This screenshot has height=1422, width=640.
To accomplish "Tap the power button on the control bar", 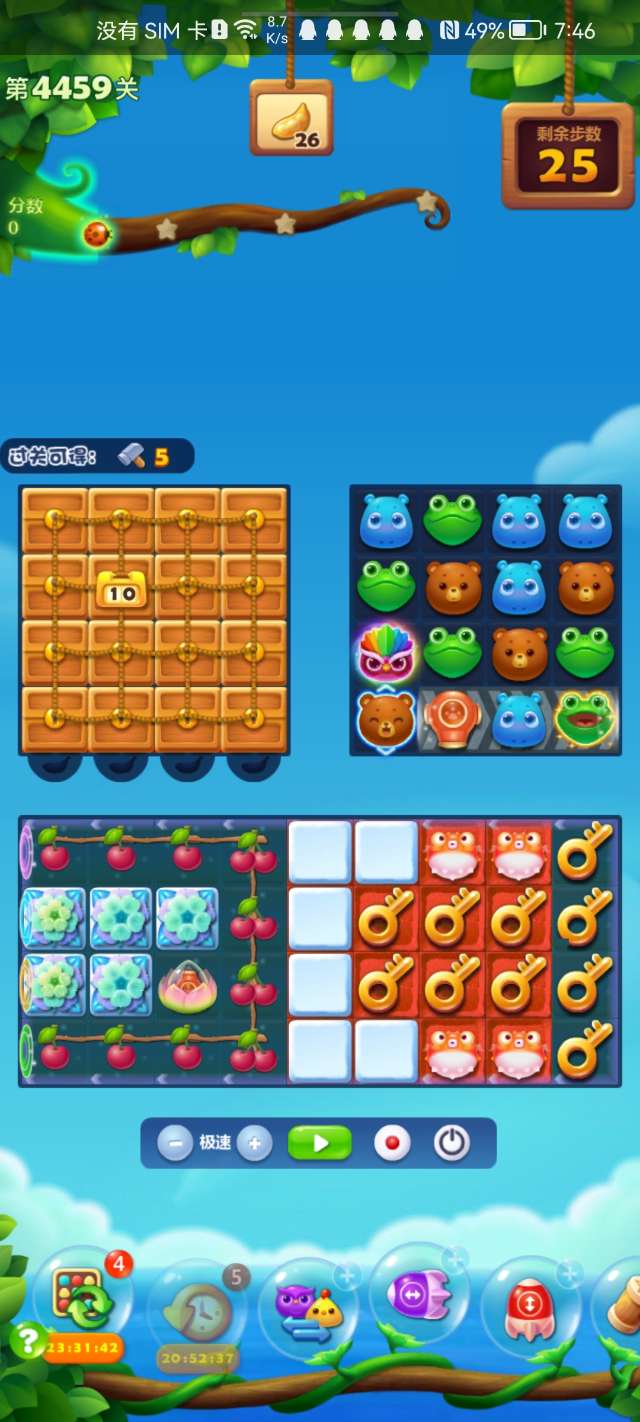I will [x=451, y=1143].
